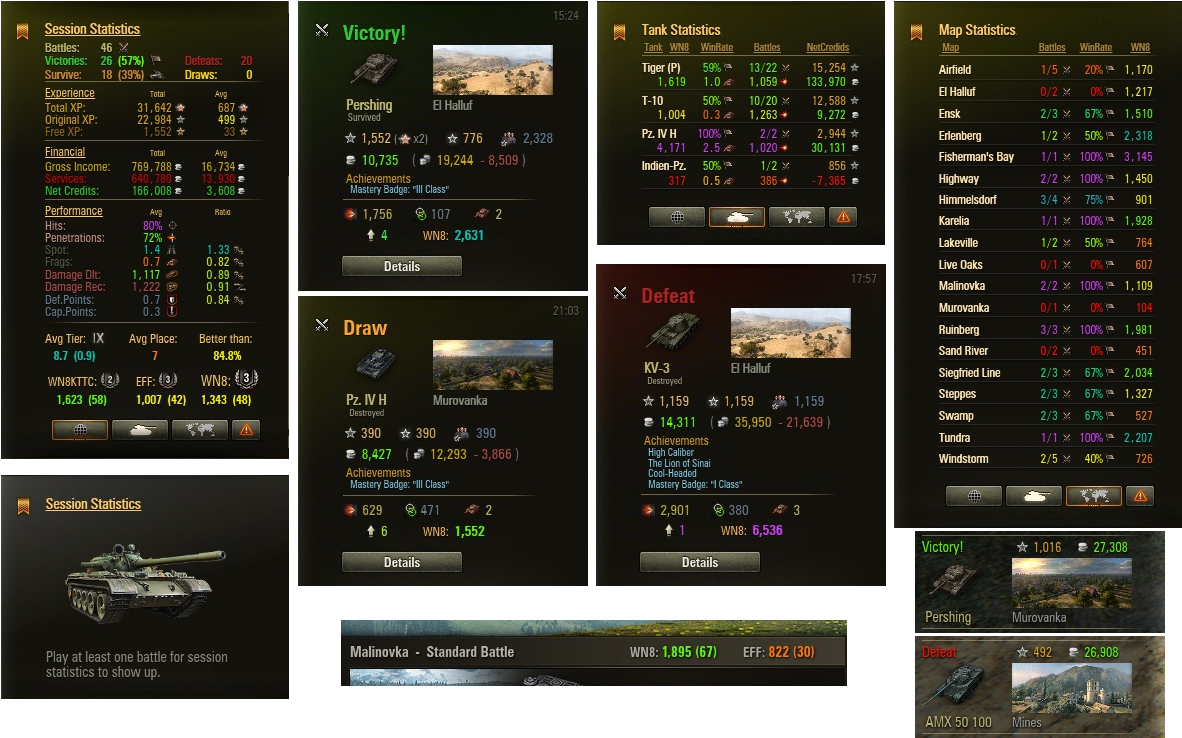Sort the map table by the WN8 header

(1140, 48)
